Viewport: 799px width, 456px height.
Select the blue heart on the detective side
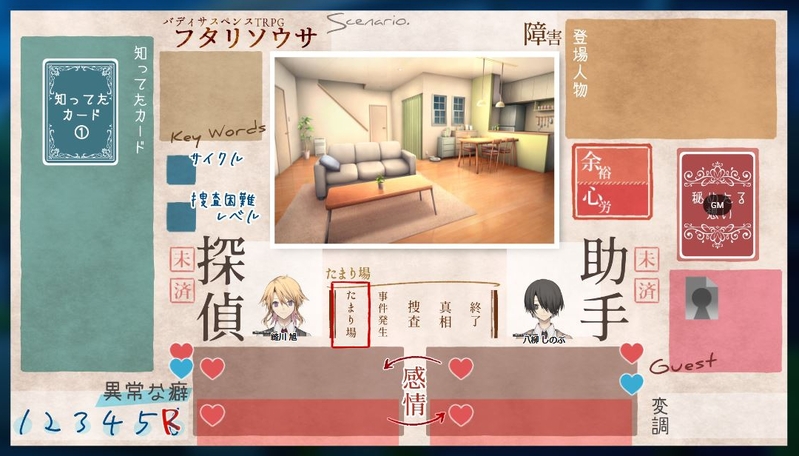pyautogui.click(x=181, y=369)
